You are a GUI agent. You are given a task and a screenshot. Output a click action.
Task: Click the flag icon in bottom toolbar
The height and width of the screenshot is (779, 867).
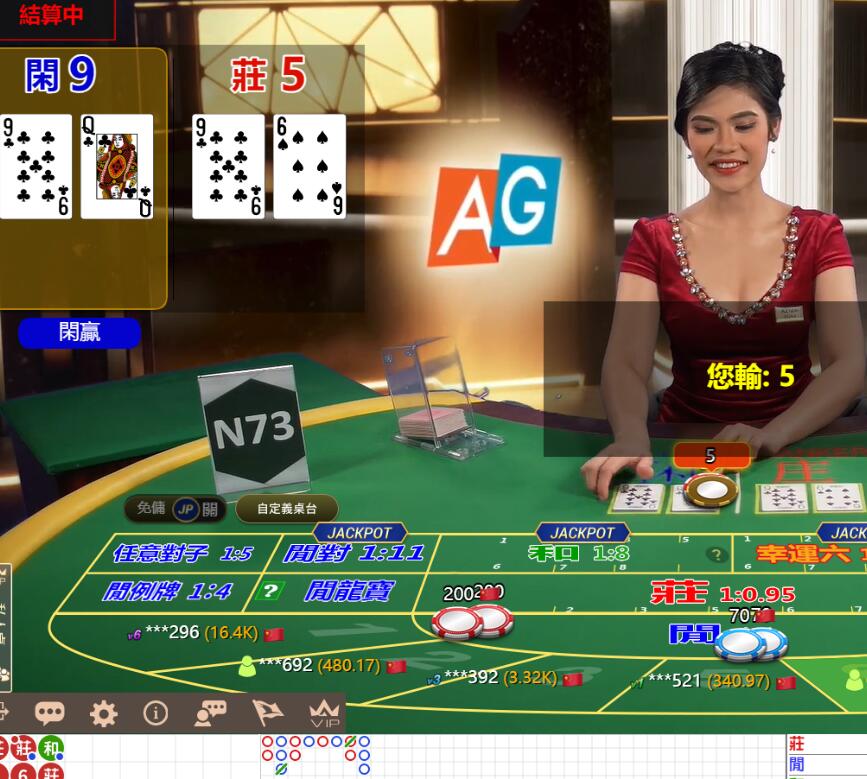coord(267,713)
